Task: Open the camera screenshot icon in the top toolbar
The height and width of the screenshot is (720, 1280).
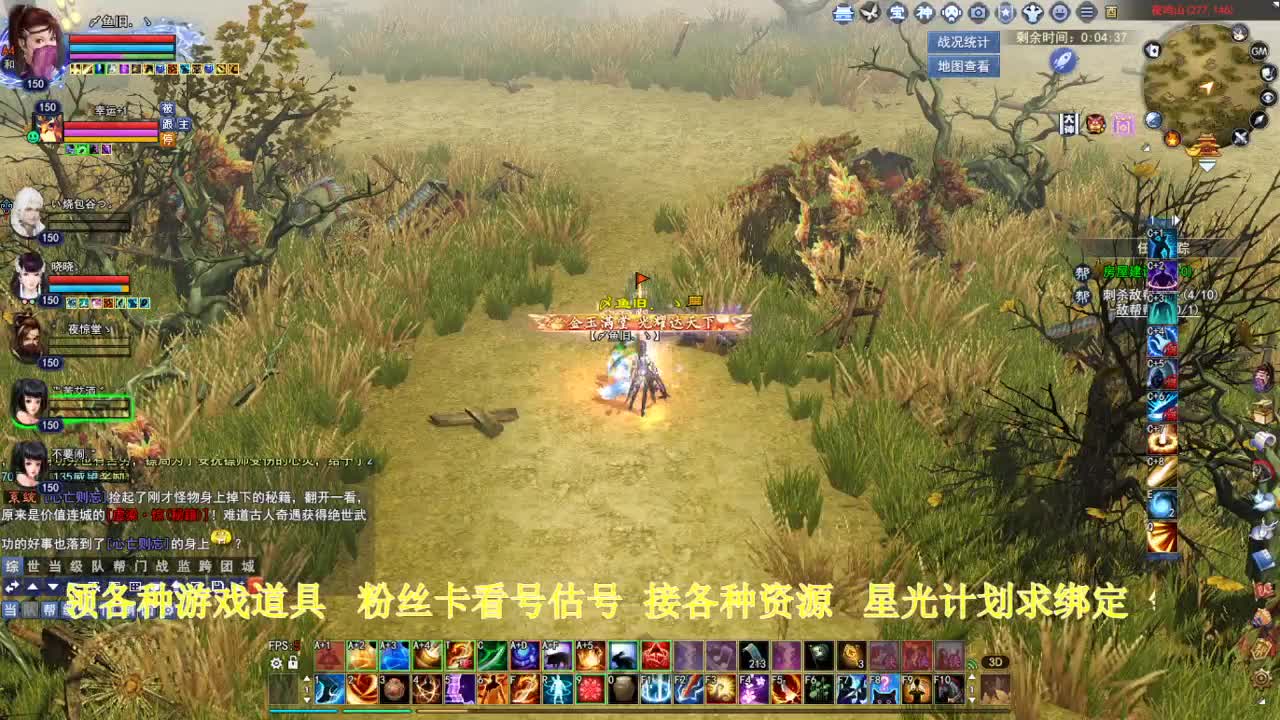Action: 978,13
